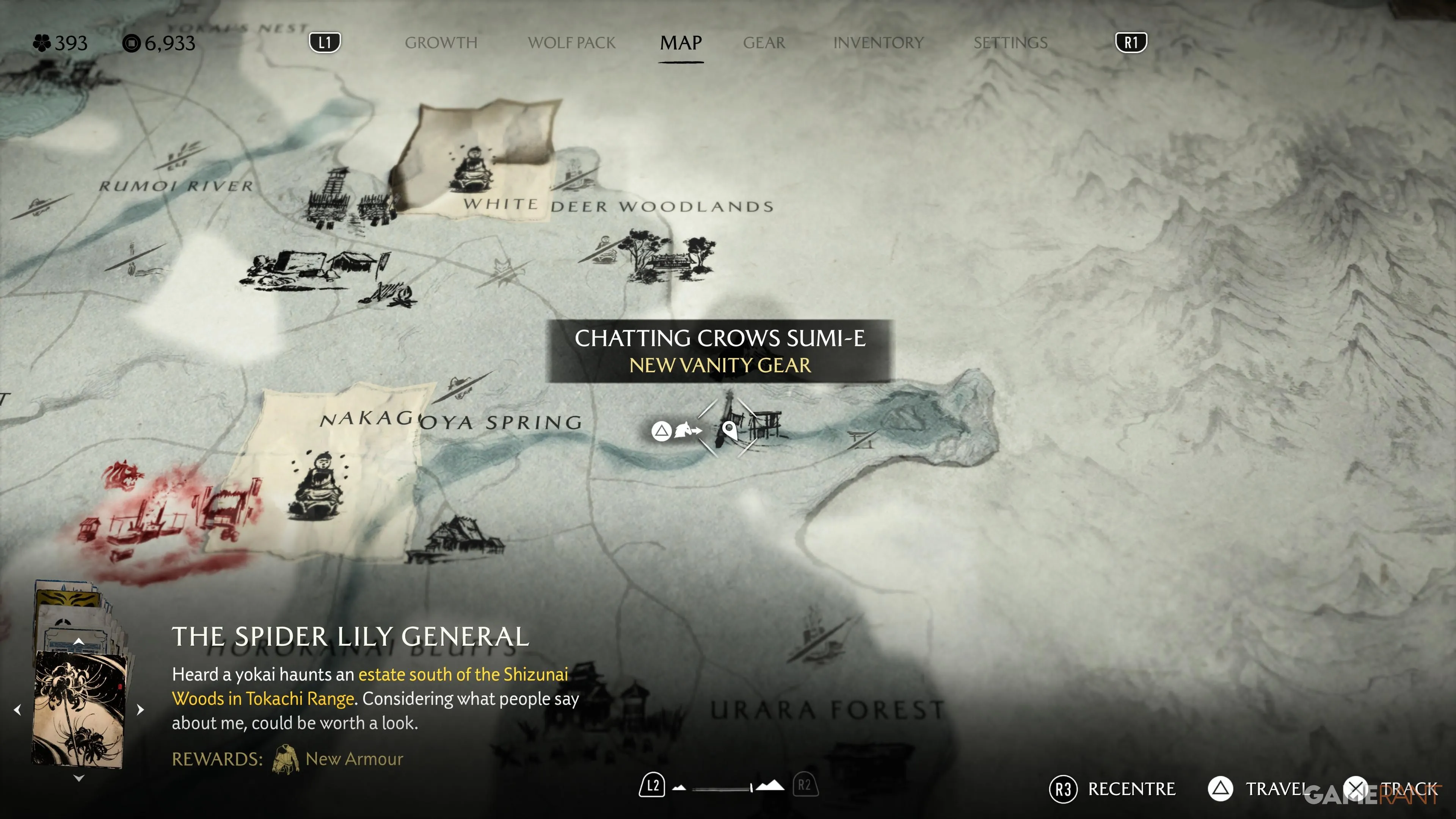Select the Chatting Crows Sumi-e location pin
1456x819 pixels.
730,430
